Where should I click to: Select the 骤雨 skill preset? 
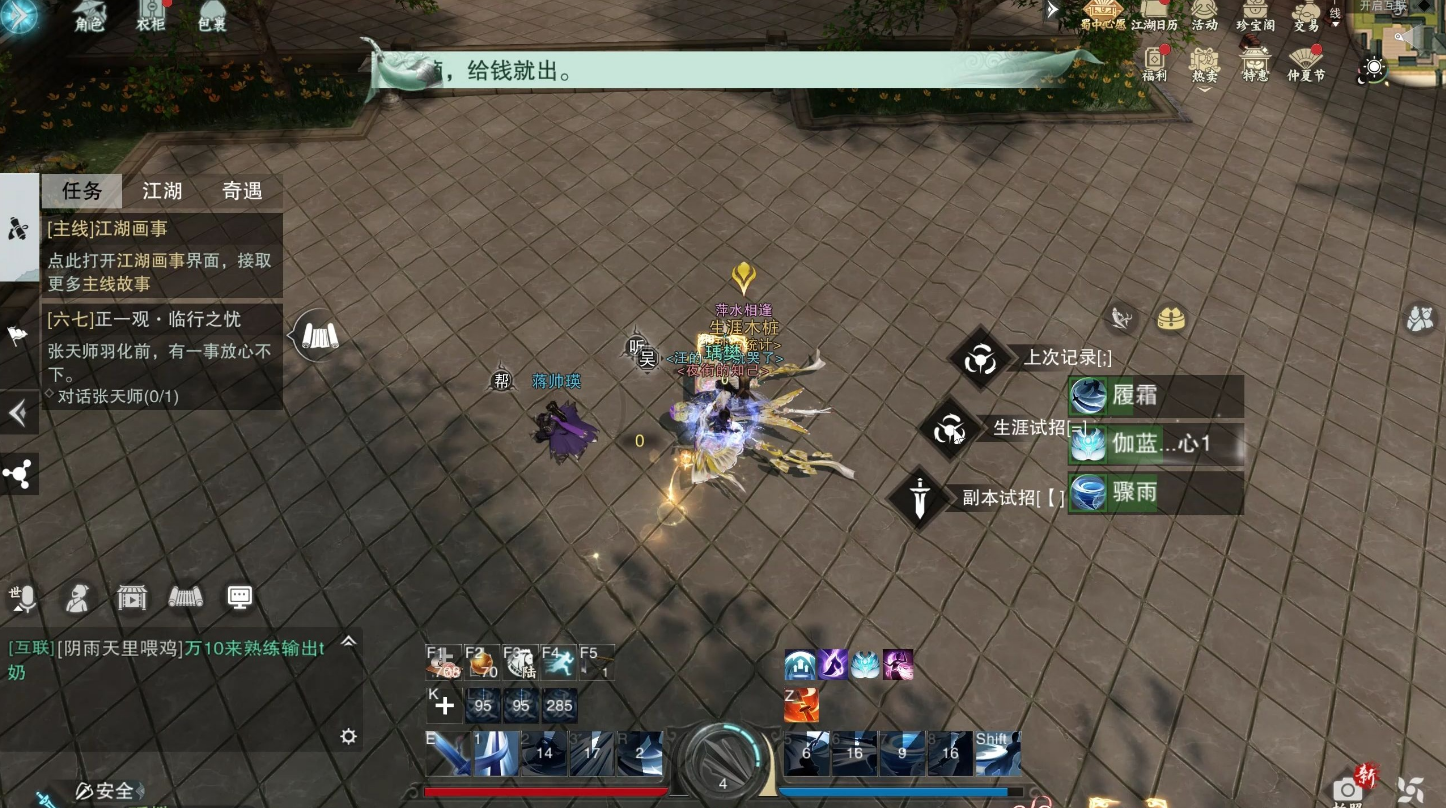pos(1155,493)
